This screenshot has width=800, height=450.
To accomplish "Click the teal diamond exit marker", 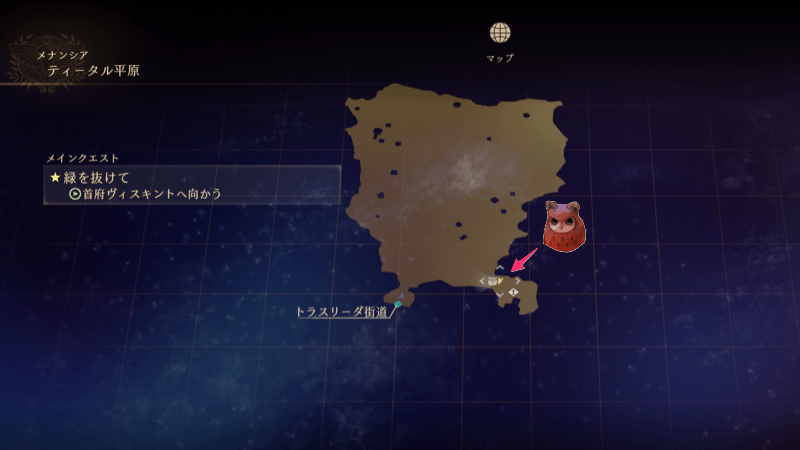I will pyautogui.click(x=398, y=303).
